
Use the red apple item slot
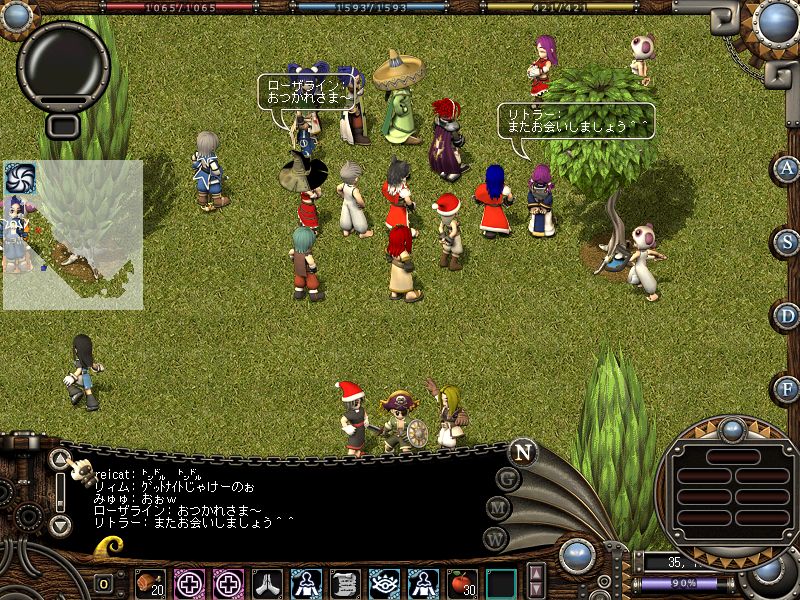click(x=462, y=583)
